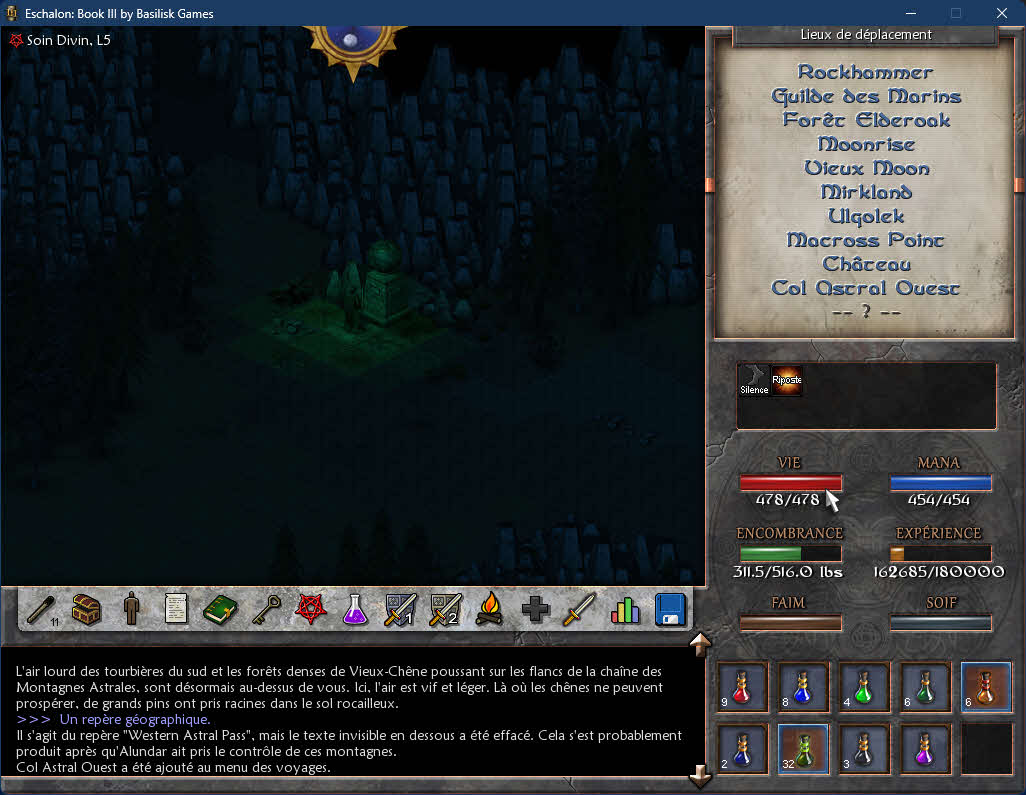Use the red potion with 9 left
The width and height of the screenshot is (1026, 795).
coord(741,686)
